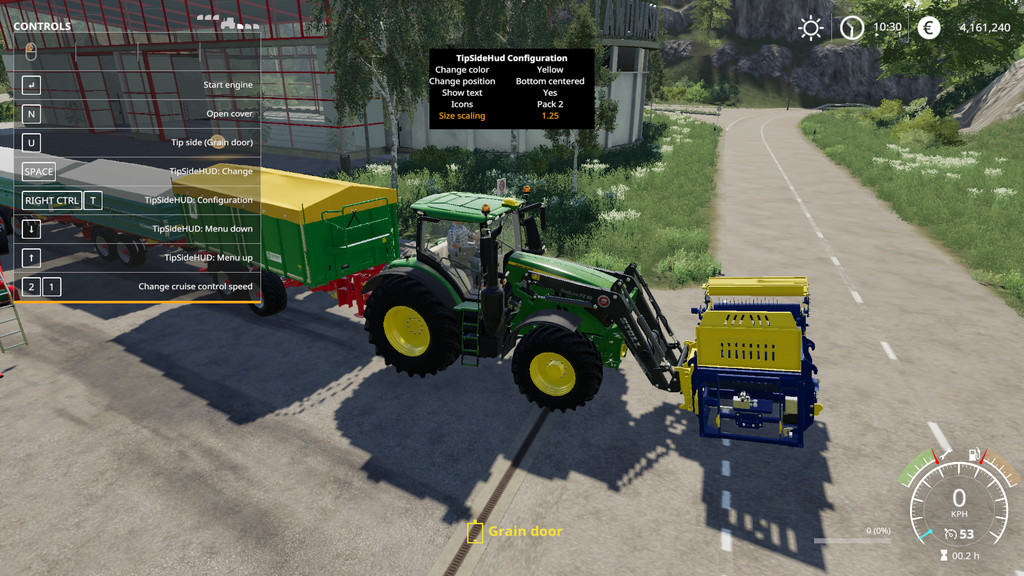This screenshot has height=576, width=1024.
Task: Select the Change color configuration row
Action: (511, 70)
